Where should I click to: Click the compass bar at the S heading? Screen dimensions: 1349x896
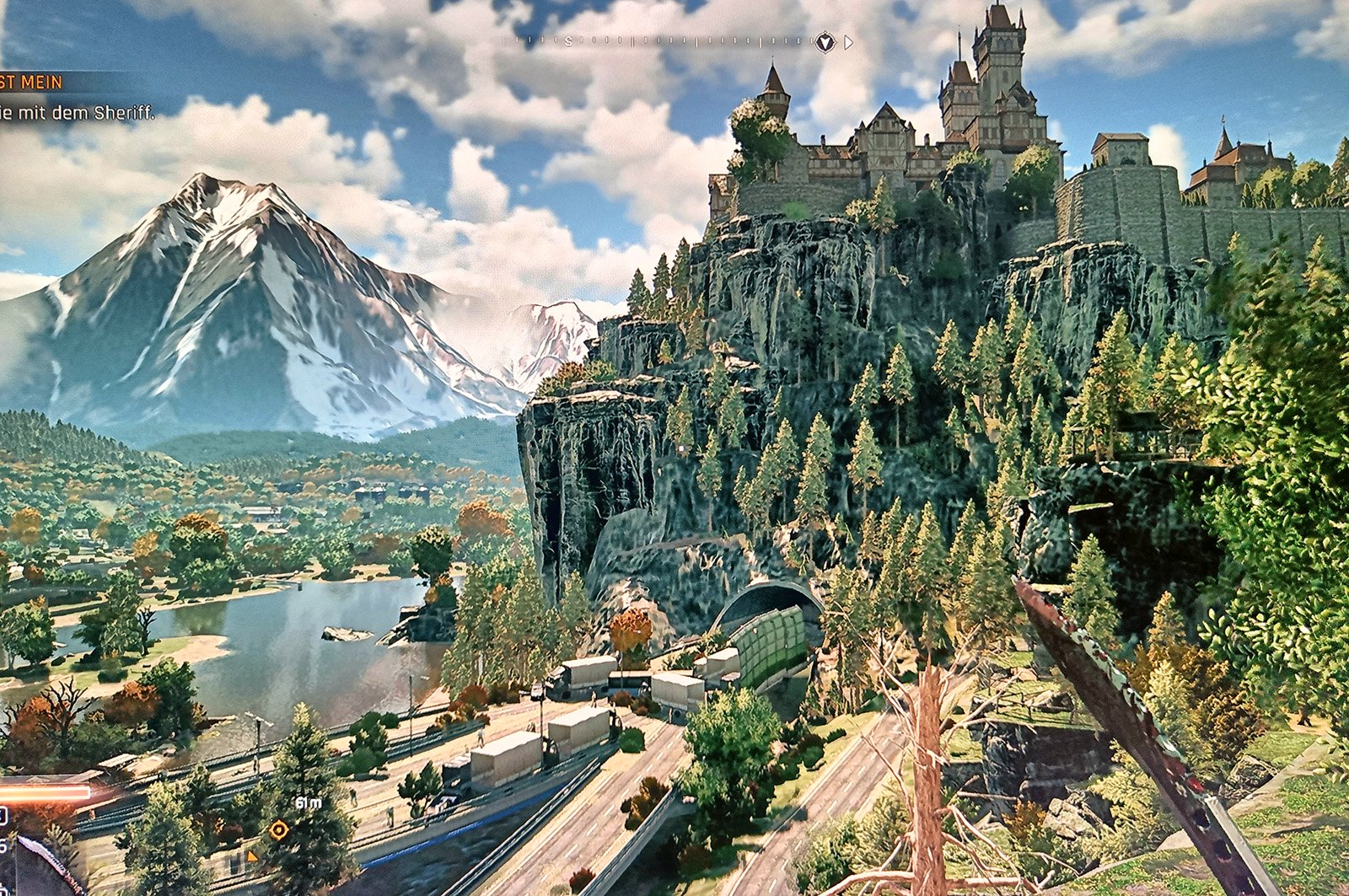568,41
